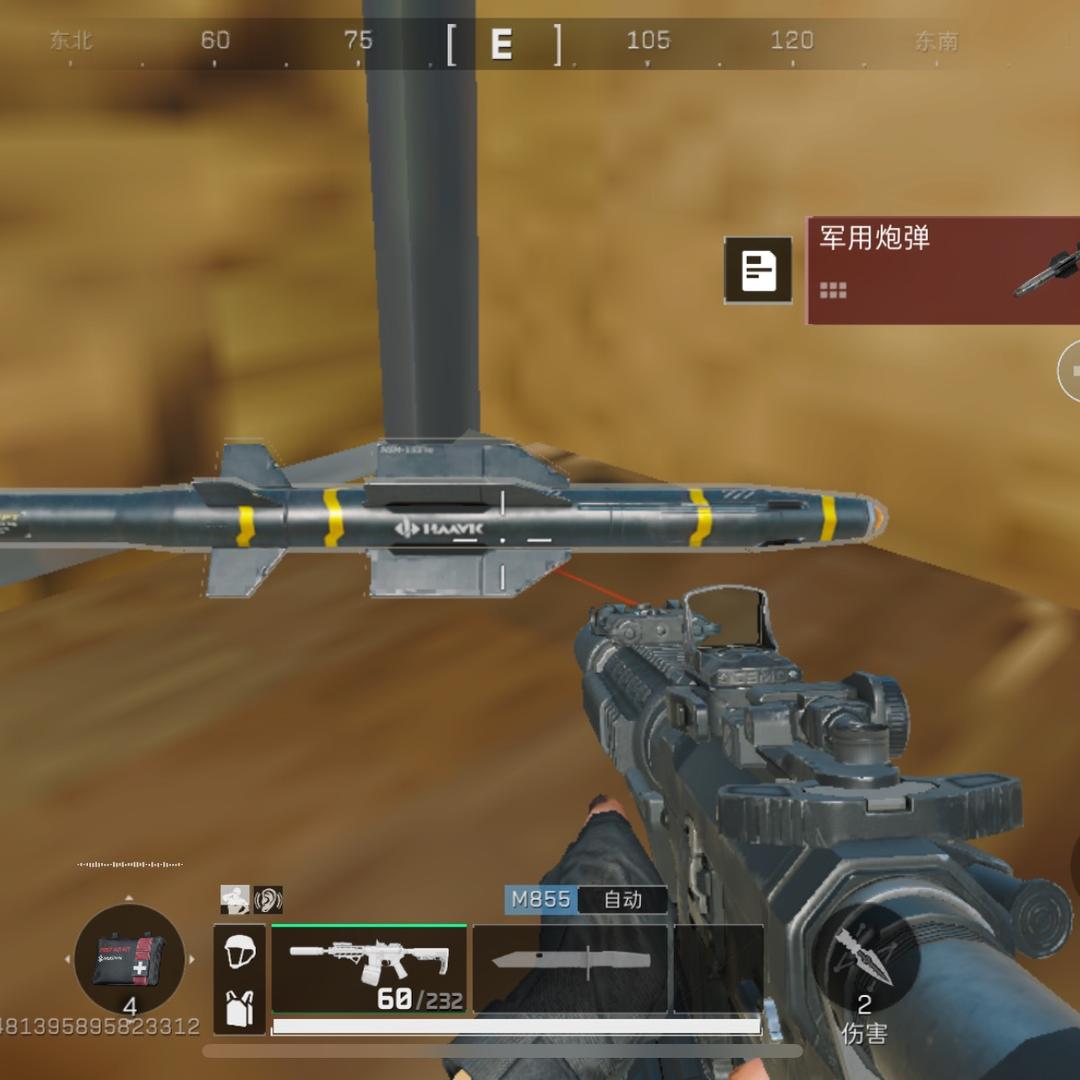Throw the throwing knives tactical item
Viewport: 1080px width, 1080px height.
coord(865,955)
